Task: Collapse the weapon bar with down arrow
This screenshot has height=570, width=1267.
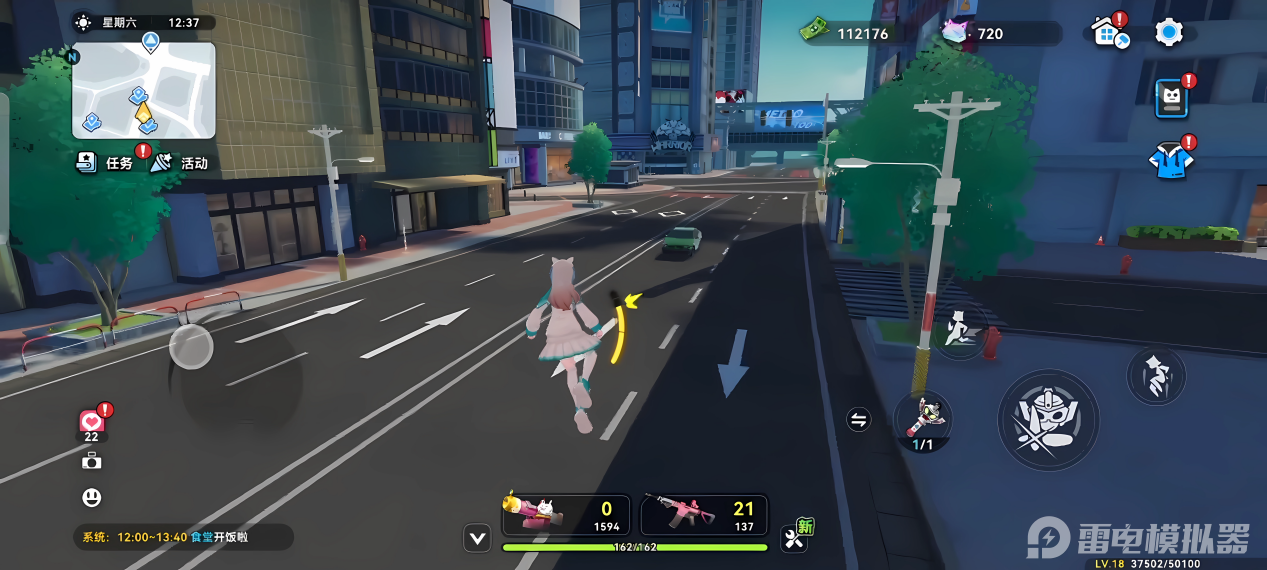Action: 478,539
